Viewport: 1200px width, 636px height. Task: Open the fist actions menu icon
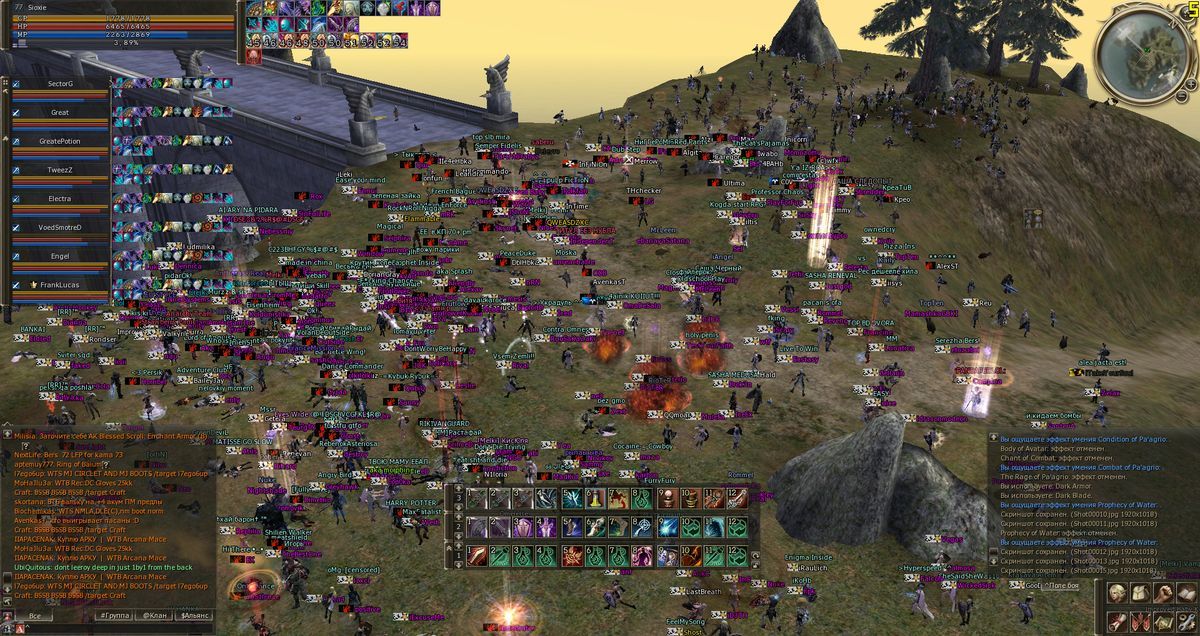(1164, 594)
